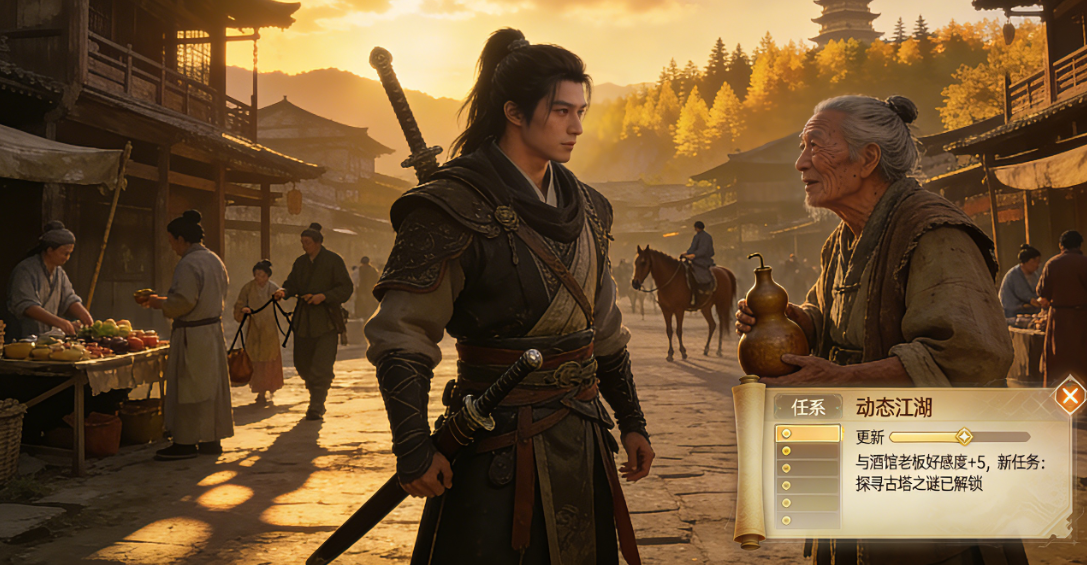
Task: Select the highlighted top row in the quest list
Action: [x=808, y=434]
